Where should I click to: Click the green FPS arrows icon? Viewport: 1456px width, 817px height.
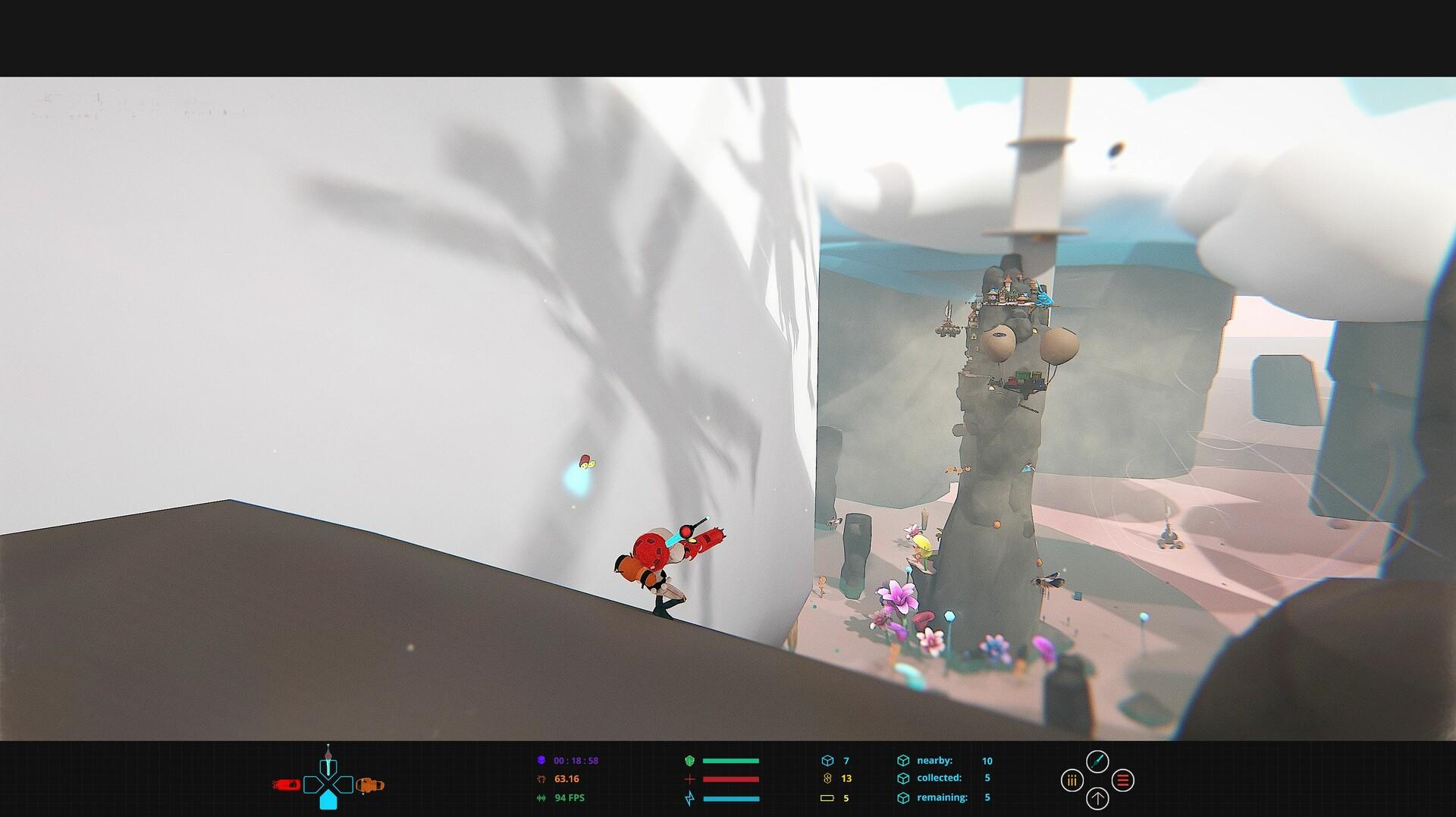(541, 798)
